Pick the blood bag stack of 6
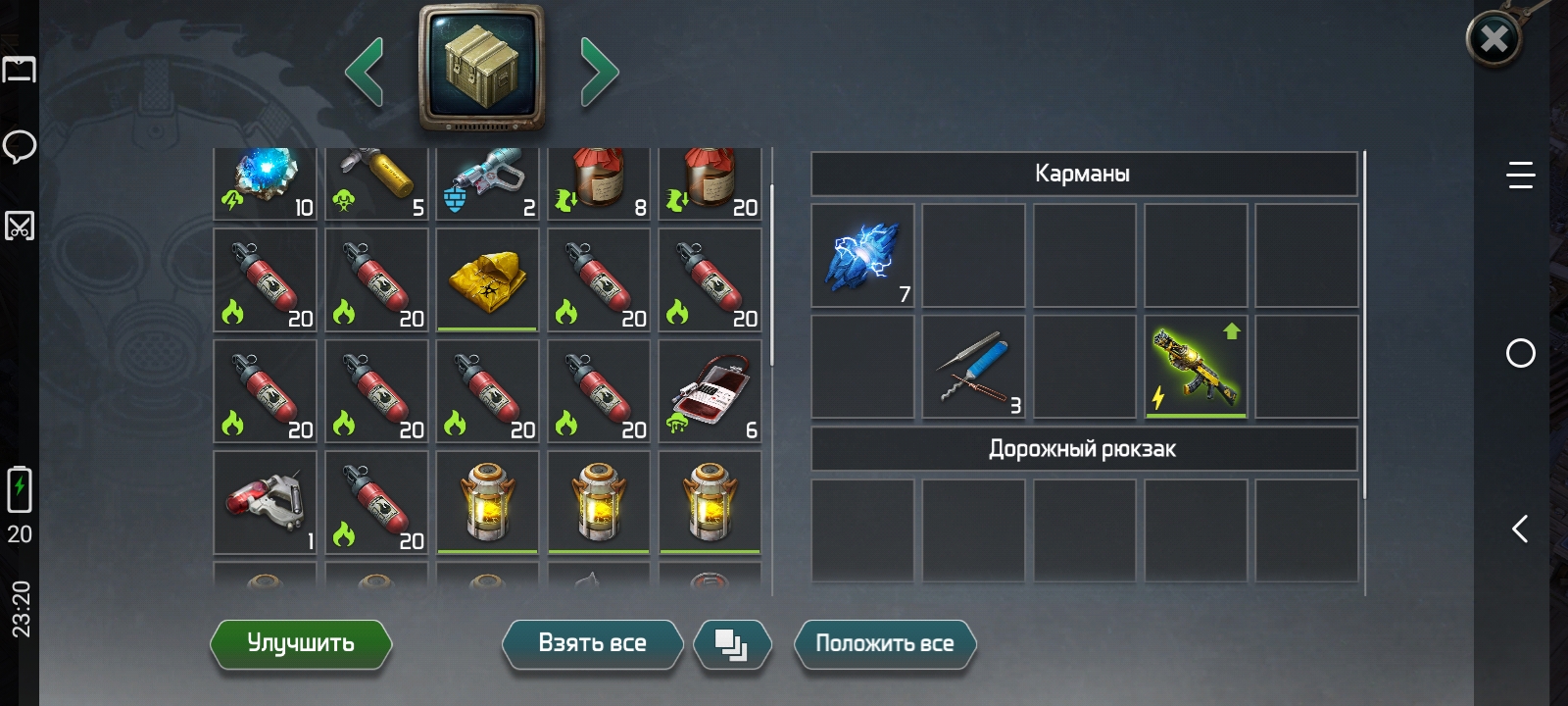 (x=710, y=391)
